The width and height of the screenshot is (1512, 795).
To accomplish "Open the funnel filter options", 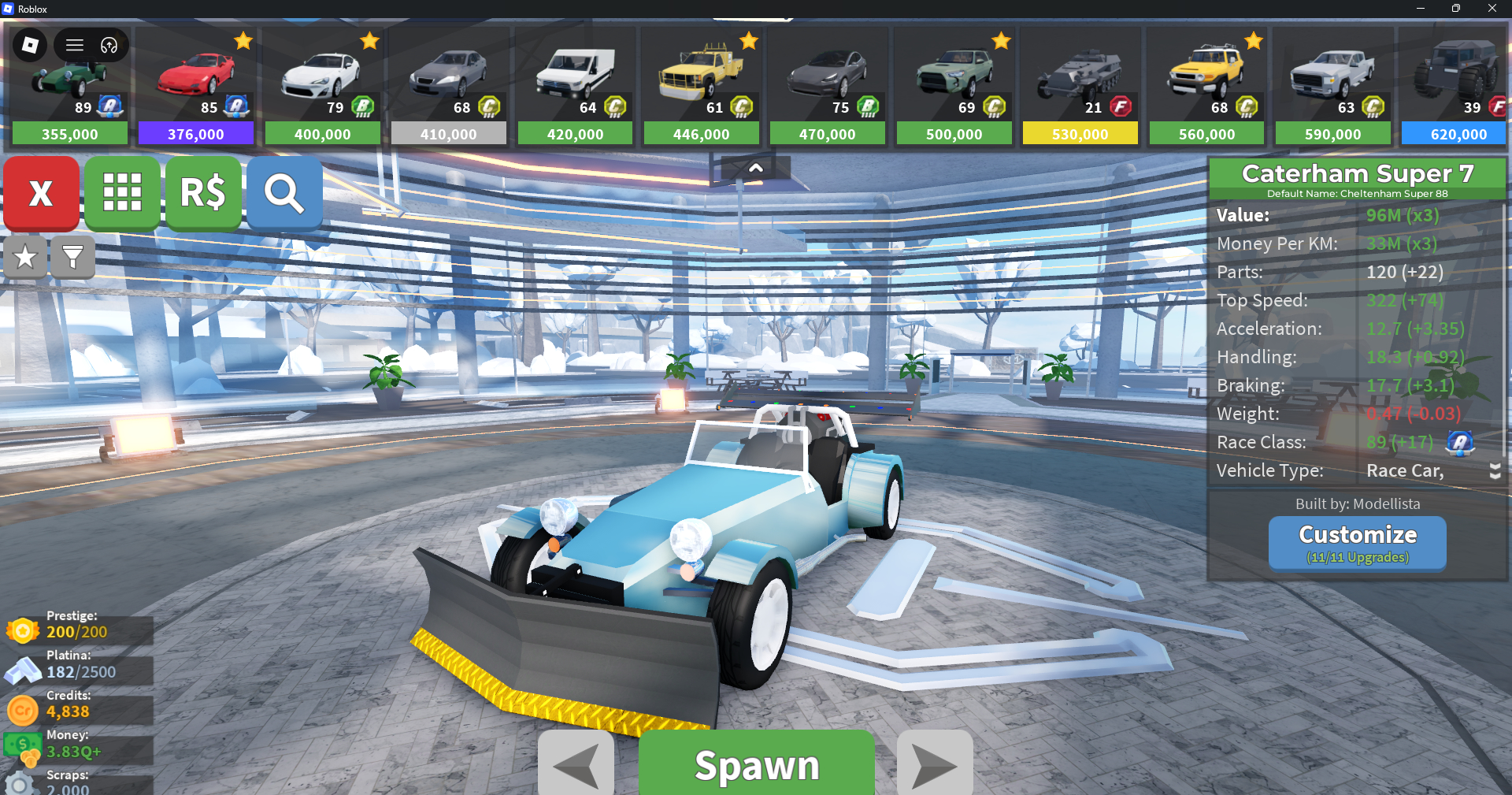I will click(x=72, y=257).
